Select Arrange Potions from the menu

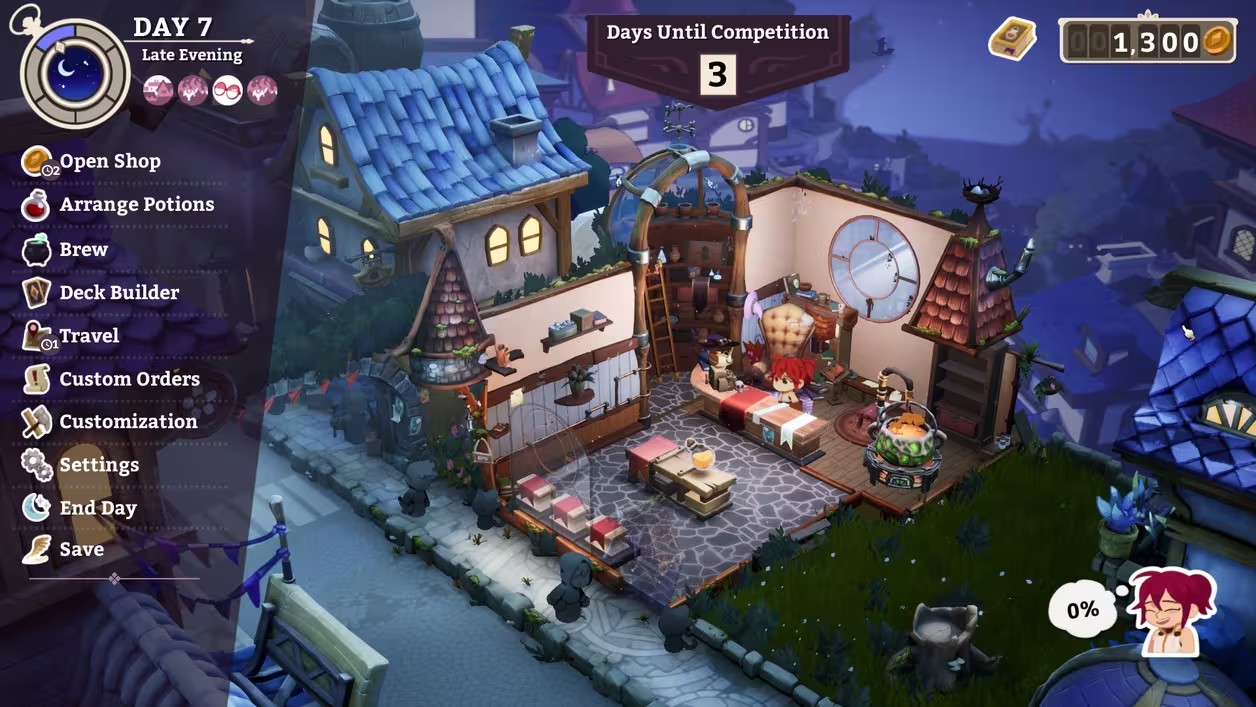point(136,204)
